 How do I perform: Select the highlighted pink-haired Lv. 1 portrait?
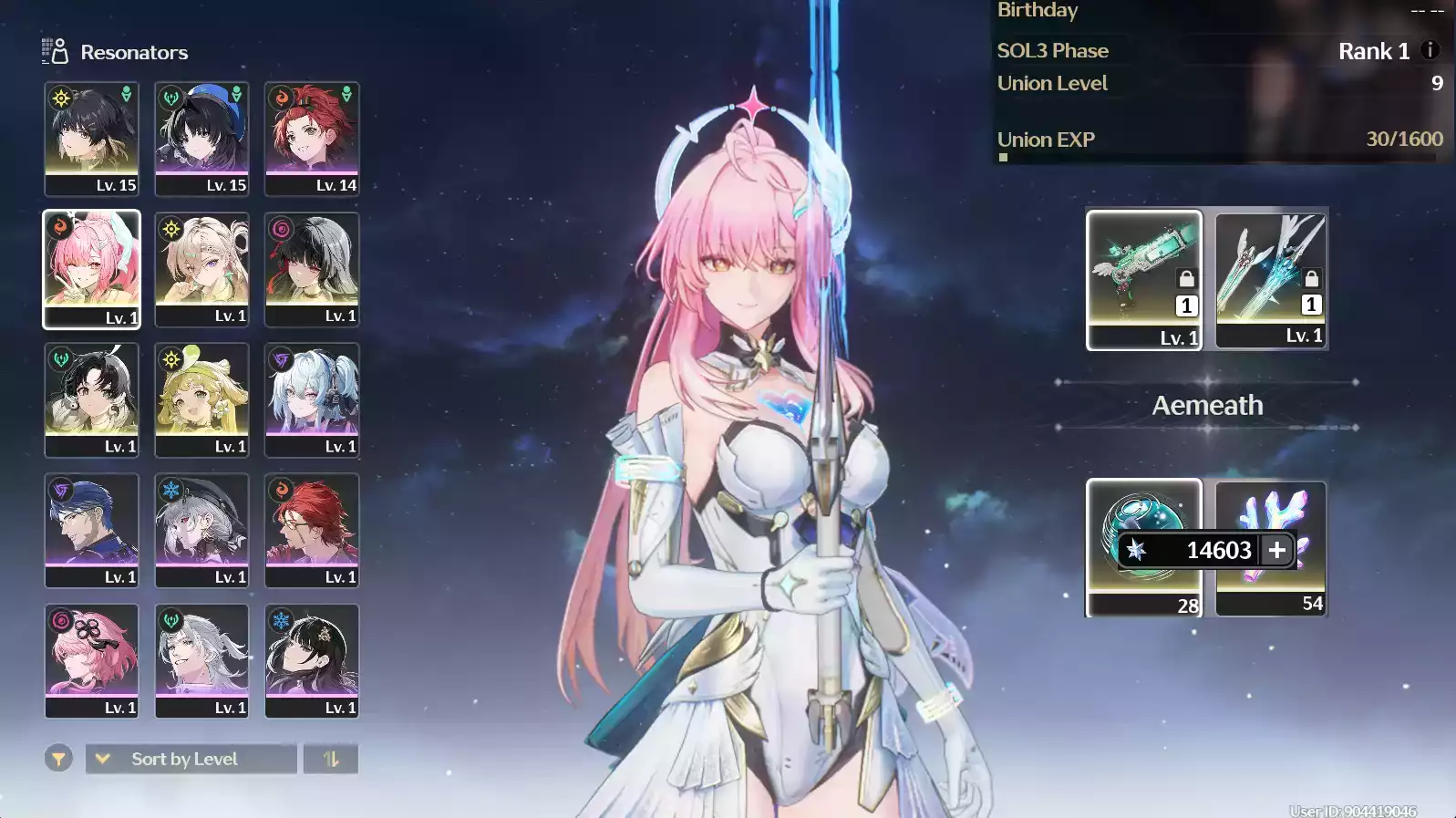click(x=91, y=268)
